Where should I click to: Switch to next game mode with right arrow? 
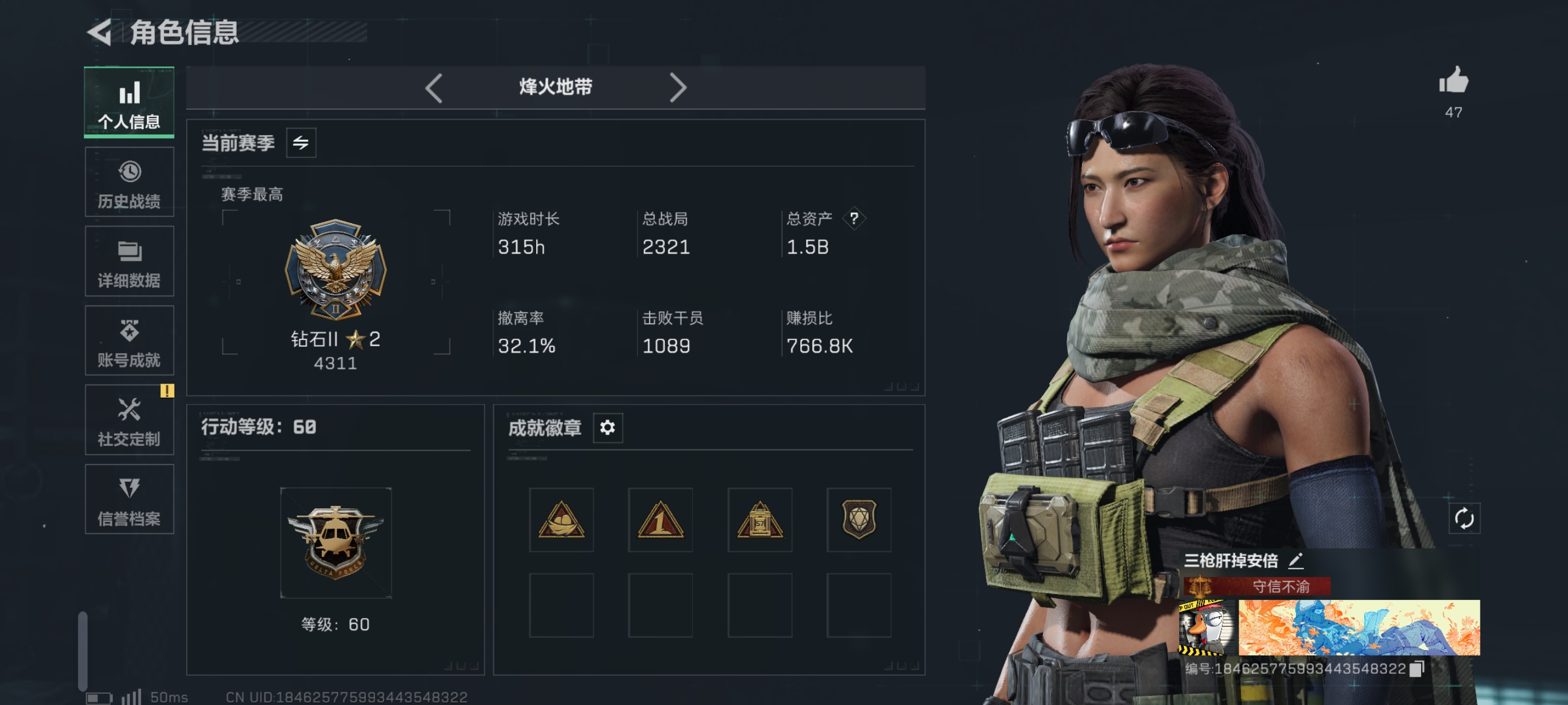click(678, 88)
